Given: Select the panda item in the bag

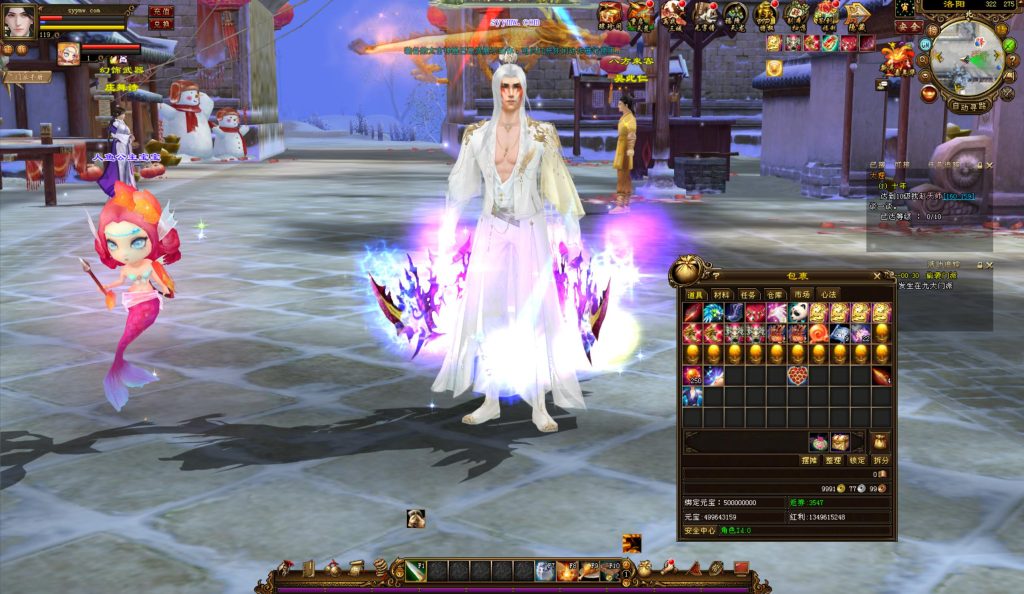Looking at the screenshot, I should 797,313.
